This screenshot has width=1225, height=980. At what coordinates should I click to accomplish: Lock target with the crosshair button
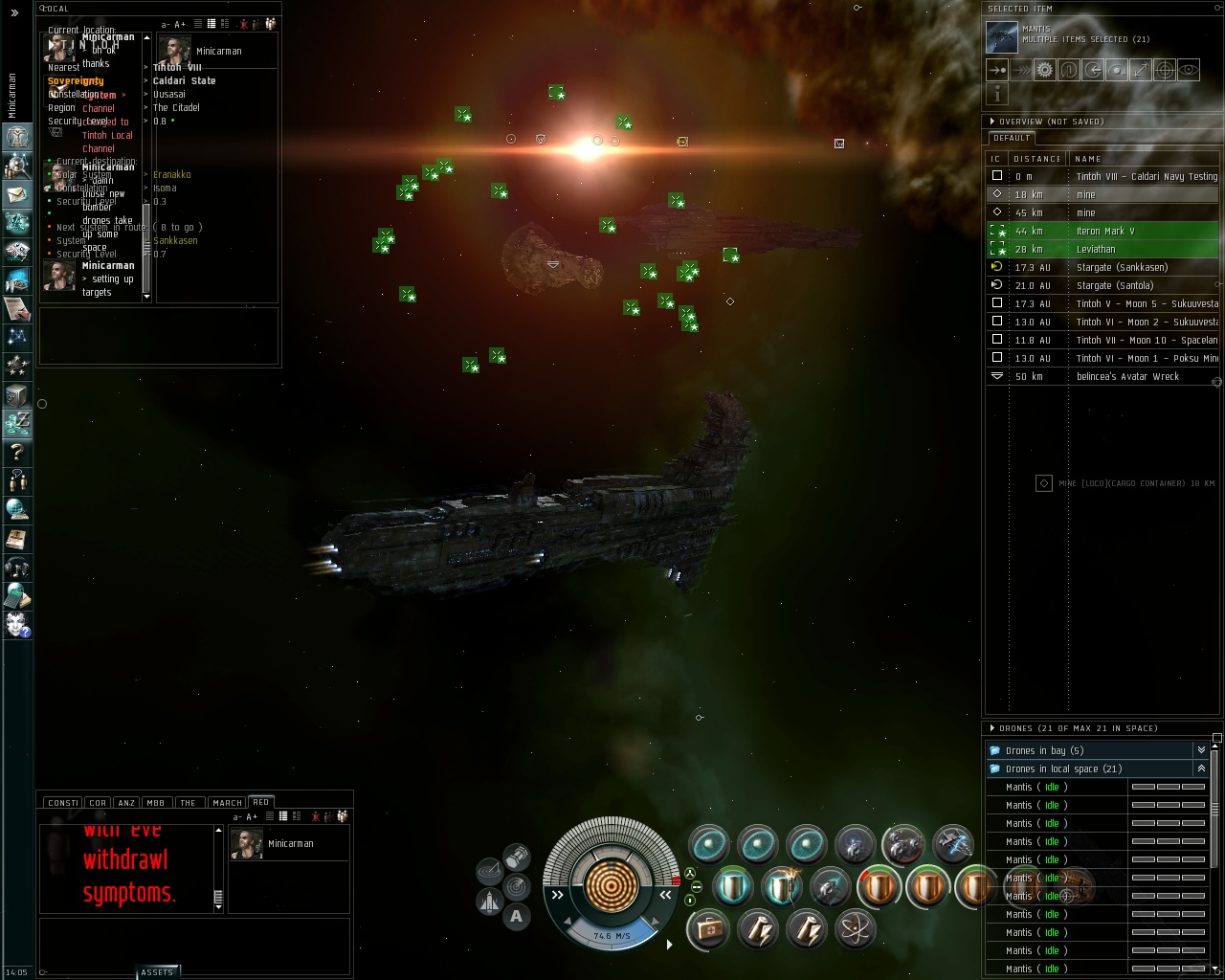1164,70
